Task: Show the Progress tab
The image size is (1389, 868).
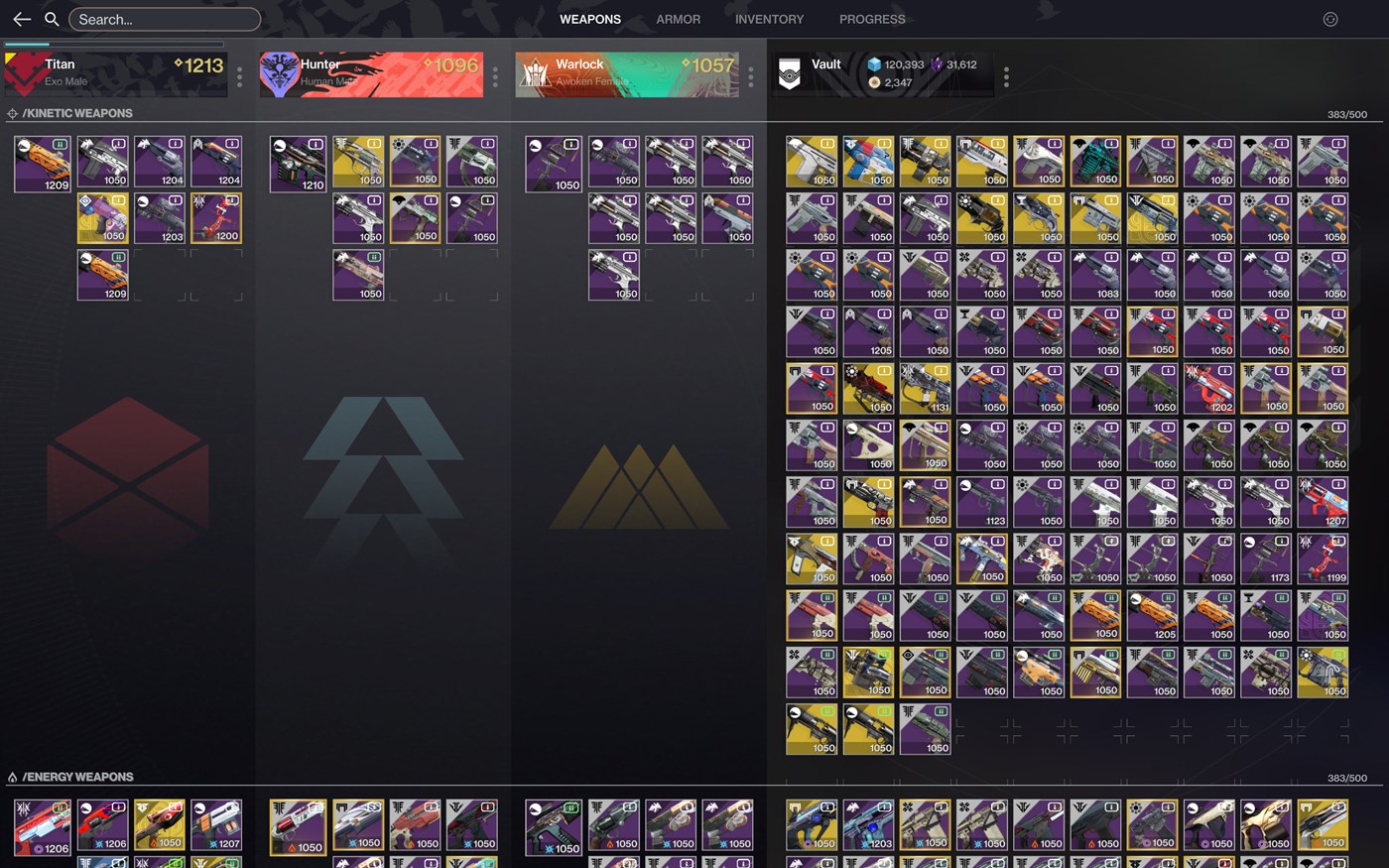Action: (x=872, y=19)
